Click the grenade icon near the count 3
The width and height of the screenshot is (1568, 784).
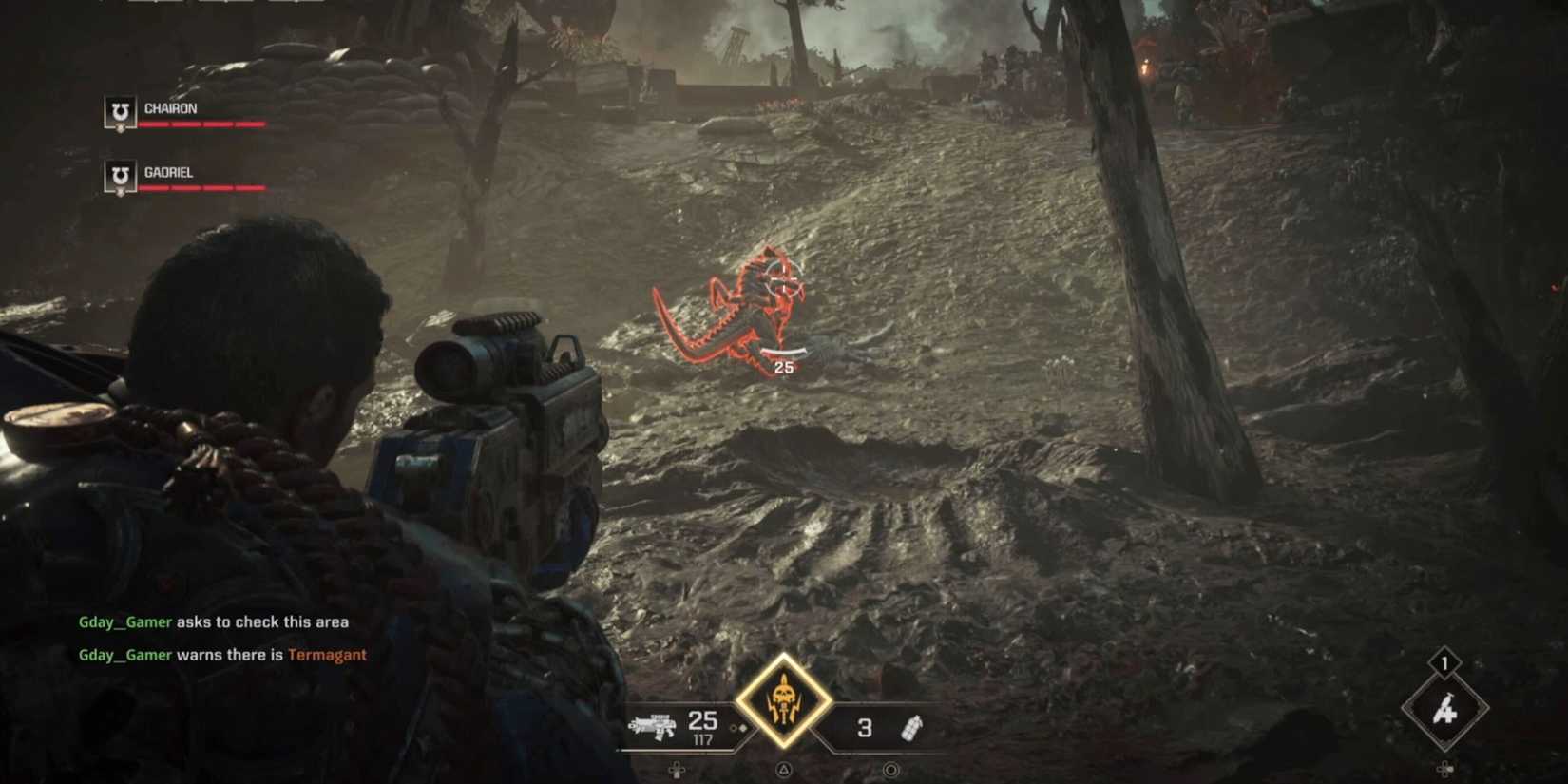click(x=914, y=727)
